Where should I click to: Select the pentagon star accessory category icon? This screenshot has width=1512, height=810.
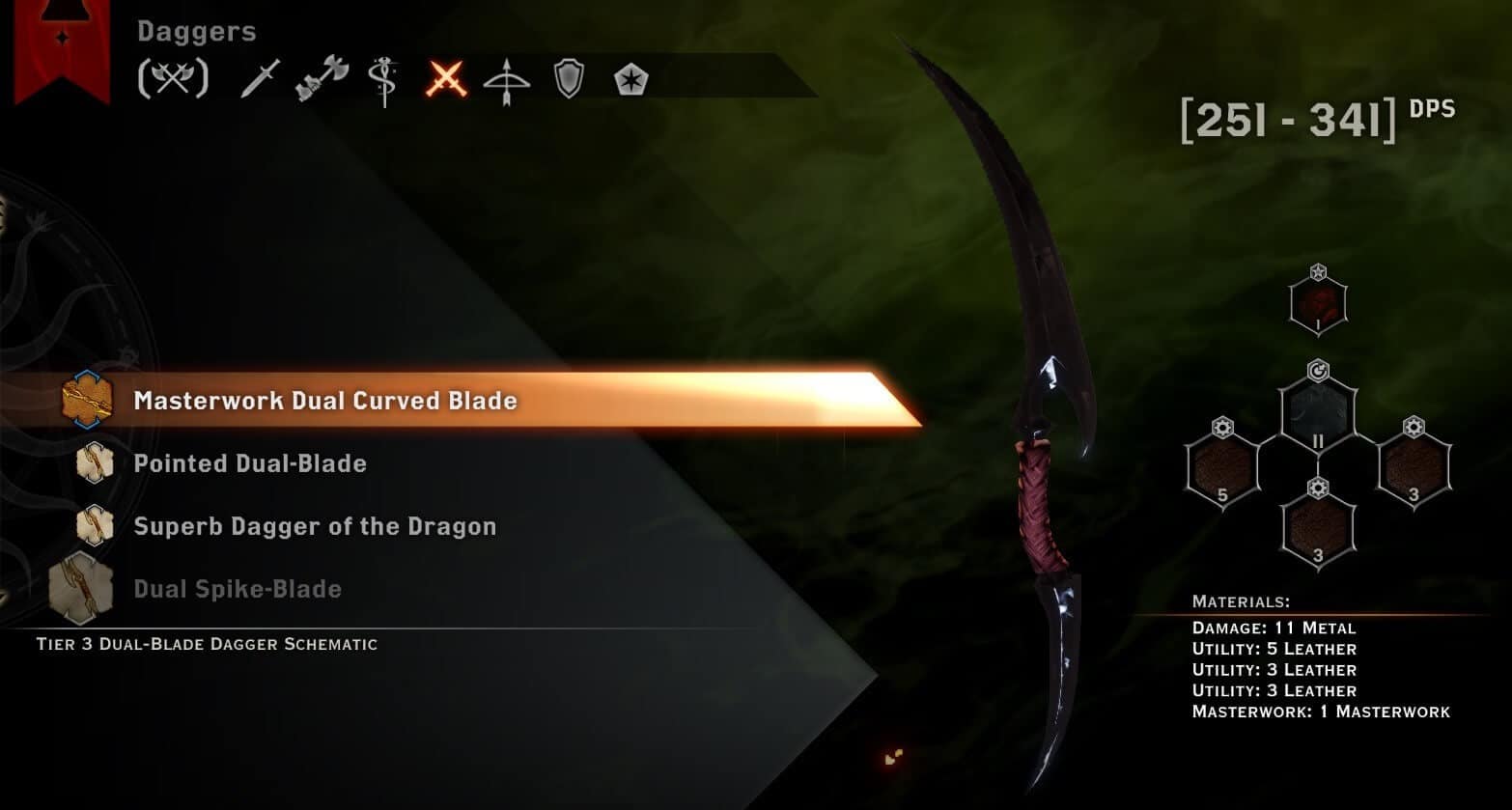632,79
